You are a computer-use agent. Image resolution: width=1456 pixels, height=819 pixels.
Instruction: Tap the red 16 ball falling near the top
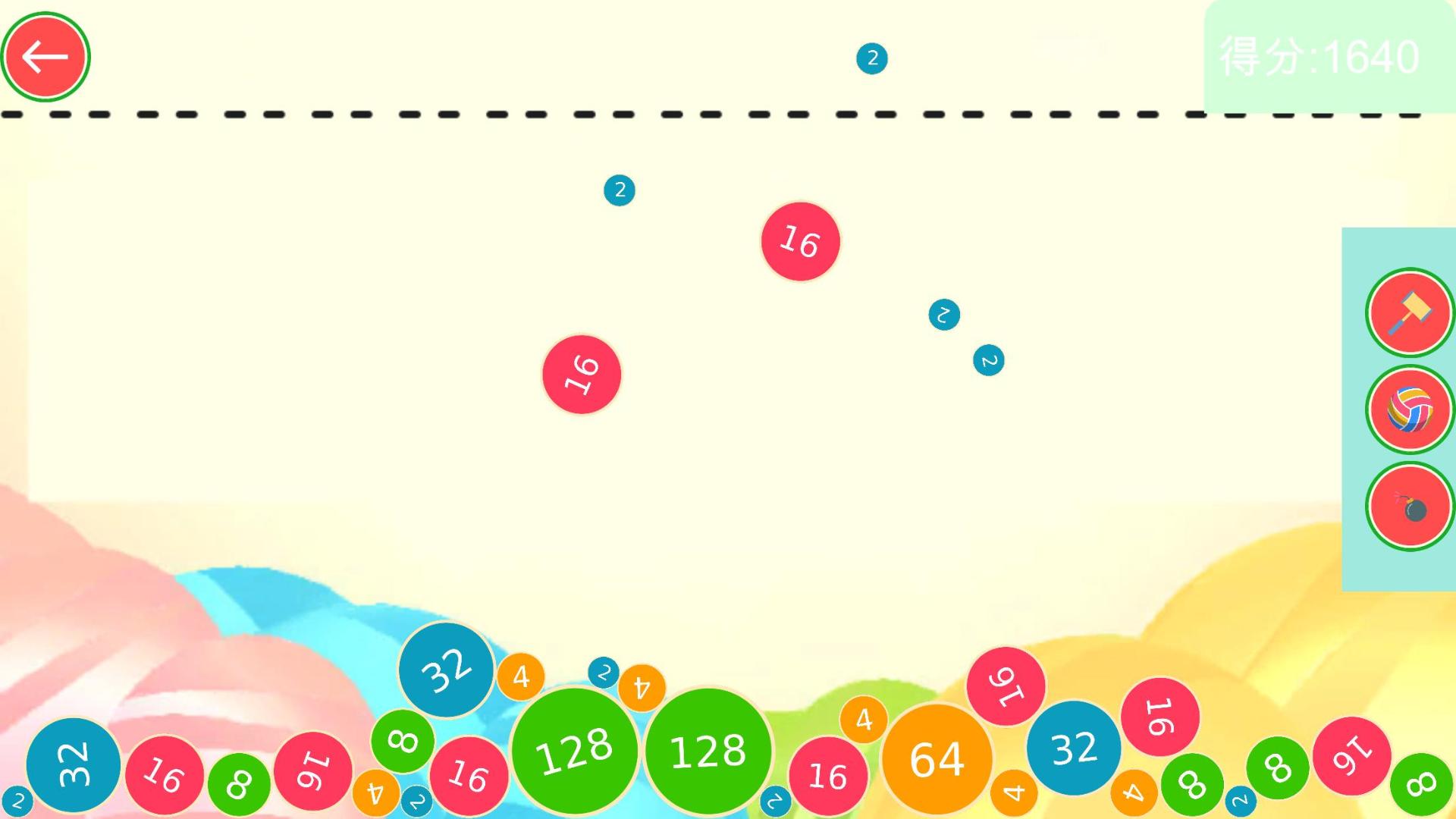pos(800,242)
